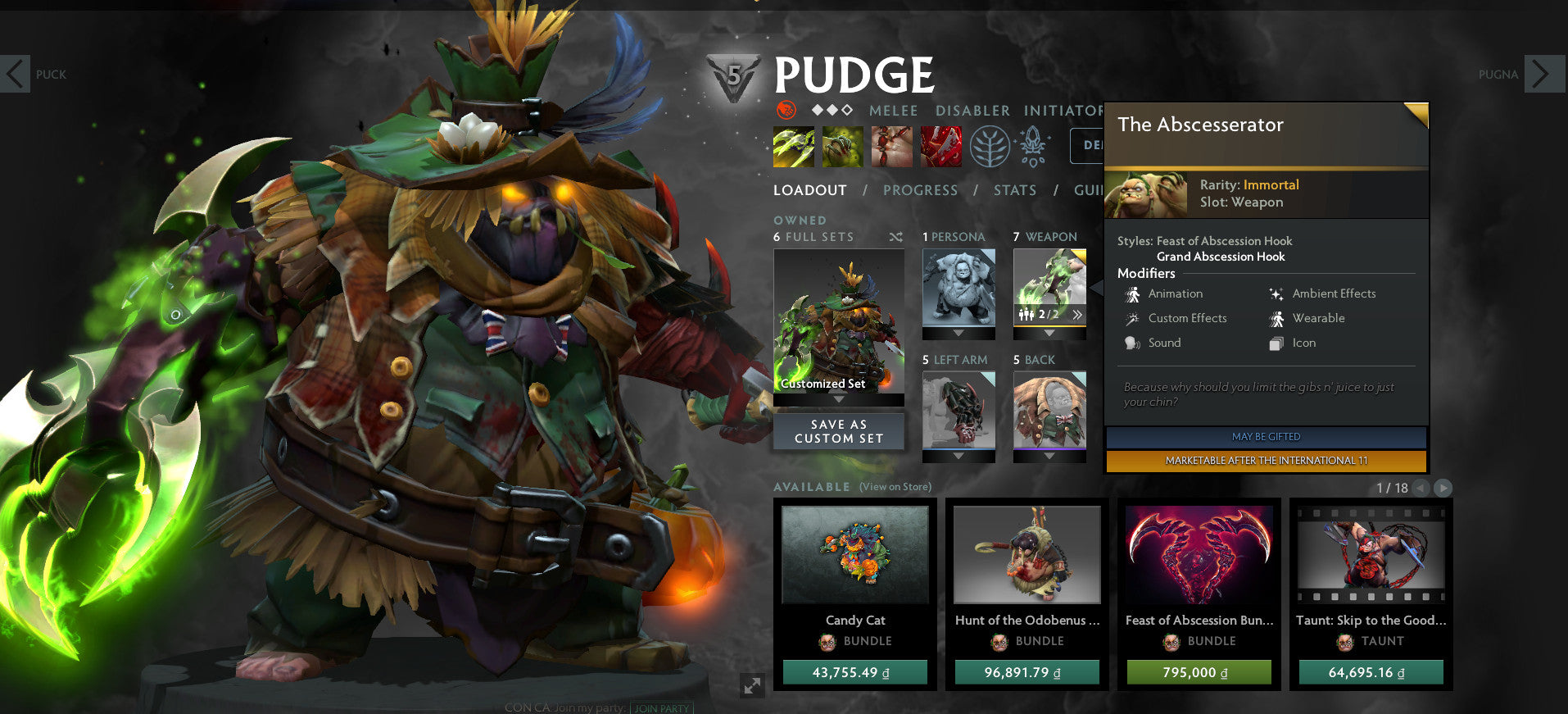The width and height of the screenshot is (1568, 714).
Task: Click the shuffle icon beside FULL SETS
Action: pyautogui.click(x=896, y=237)
